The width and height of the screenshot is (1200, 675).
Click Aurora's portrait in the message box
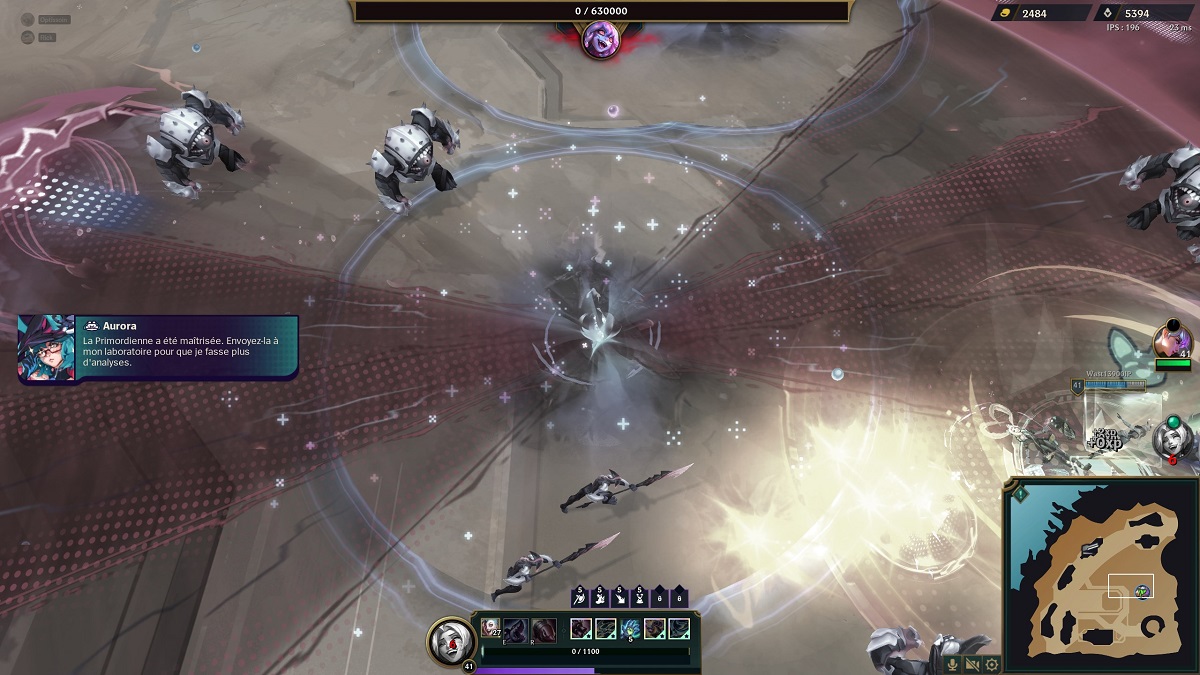(46, 349)
